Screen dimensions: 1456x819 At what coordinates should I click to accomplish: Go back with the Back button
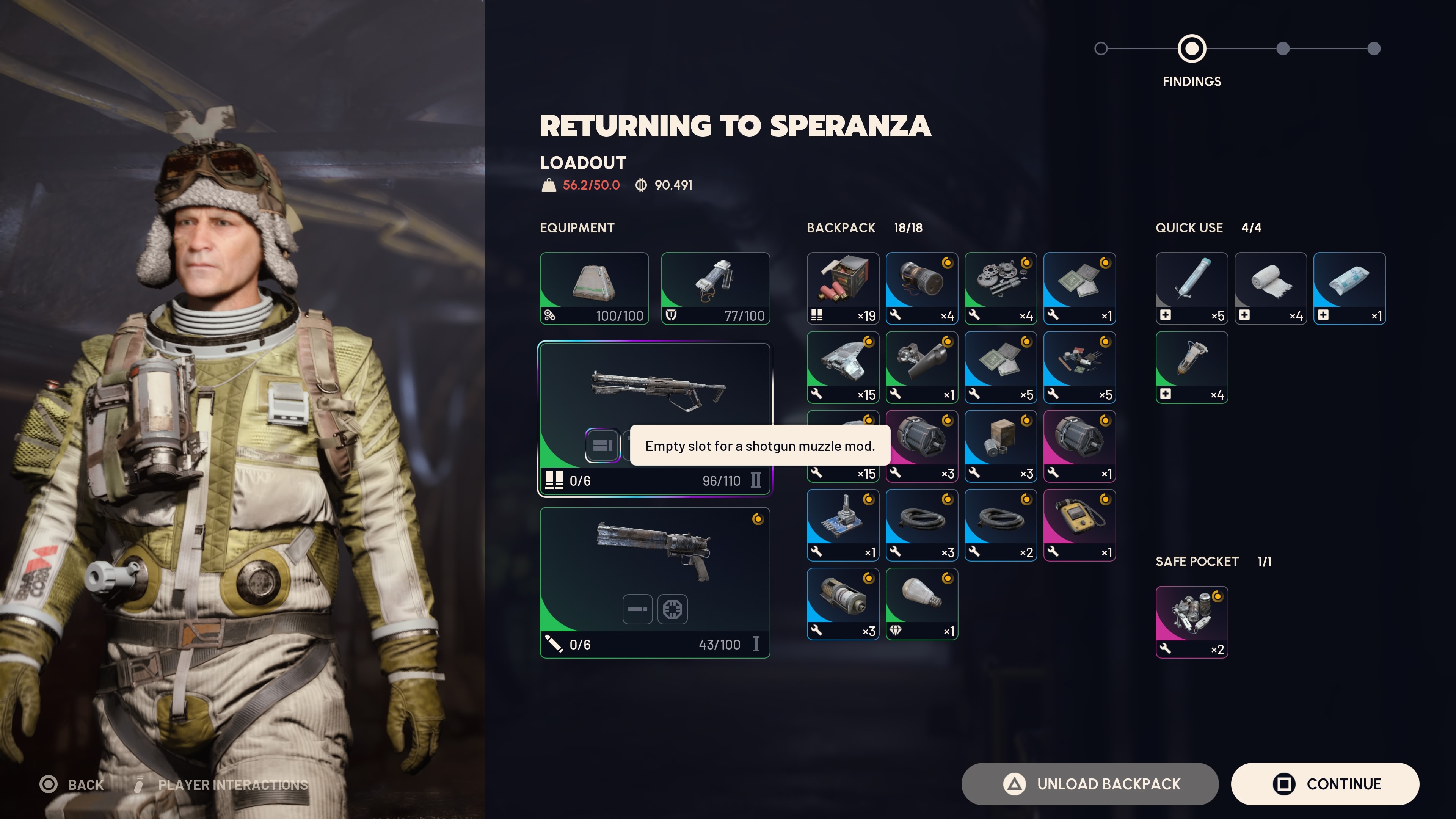[72, 784]
